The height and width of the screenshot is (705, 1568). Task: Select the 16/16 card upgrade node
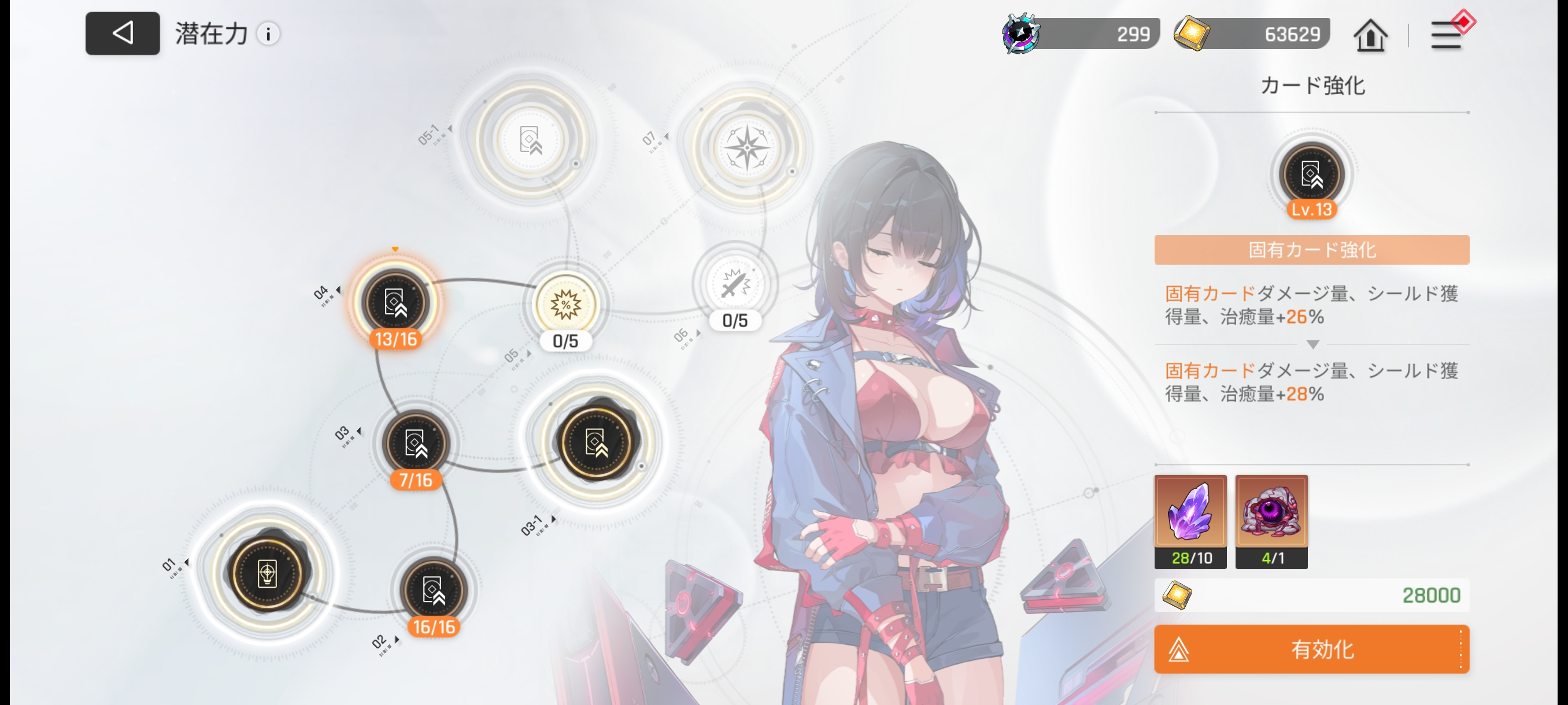click(434, 589)
